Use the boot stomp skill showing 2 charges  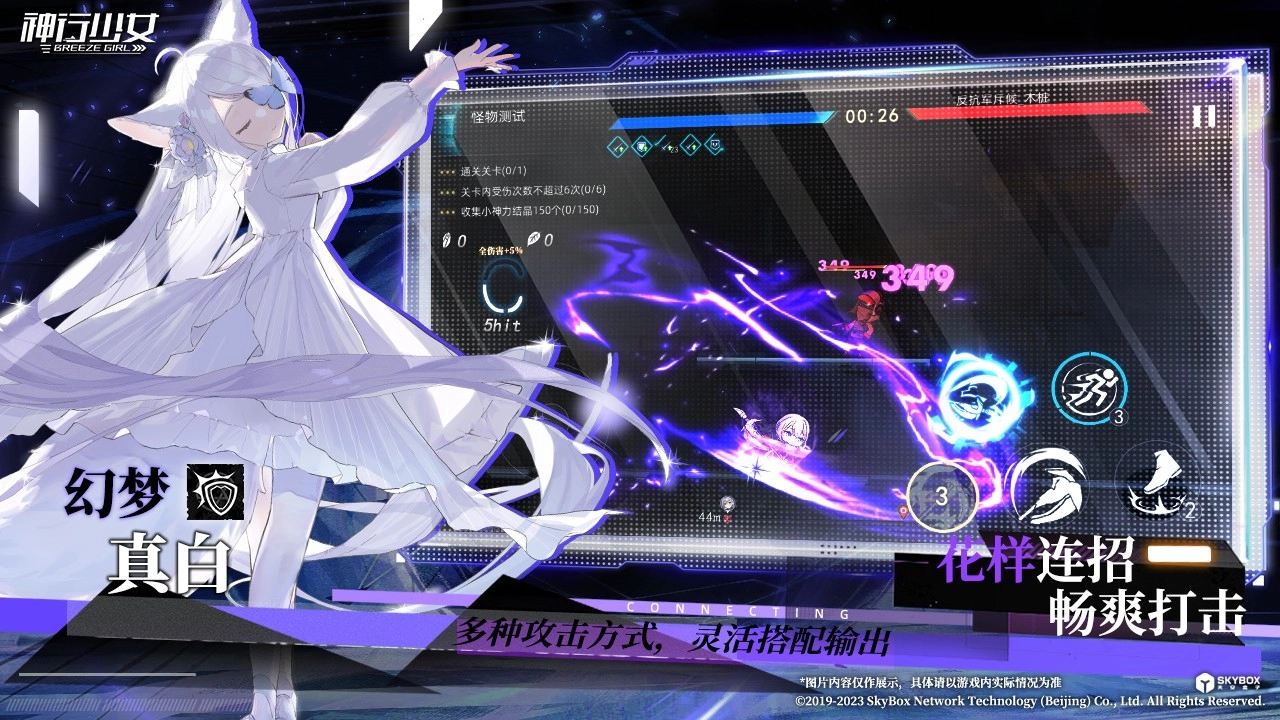coord(1160,483)
